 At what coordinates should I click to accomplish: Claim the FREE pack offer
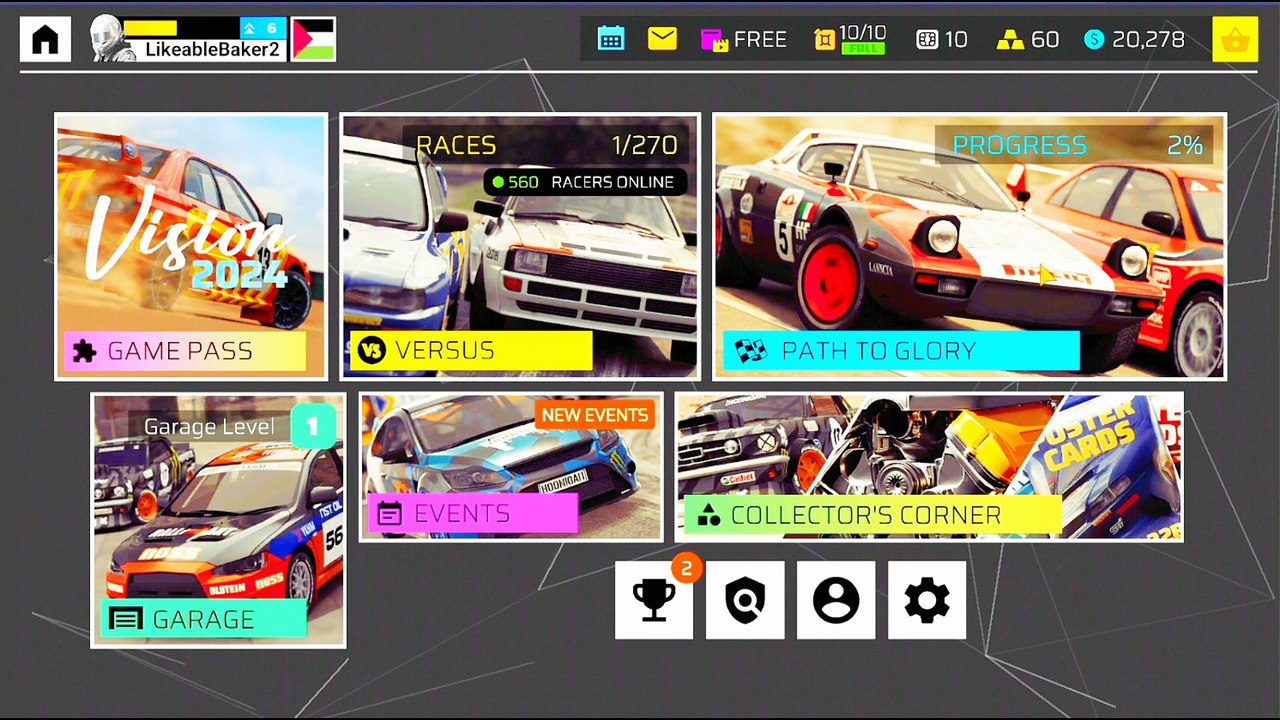point(743,40)
